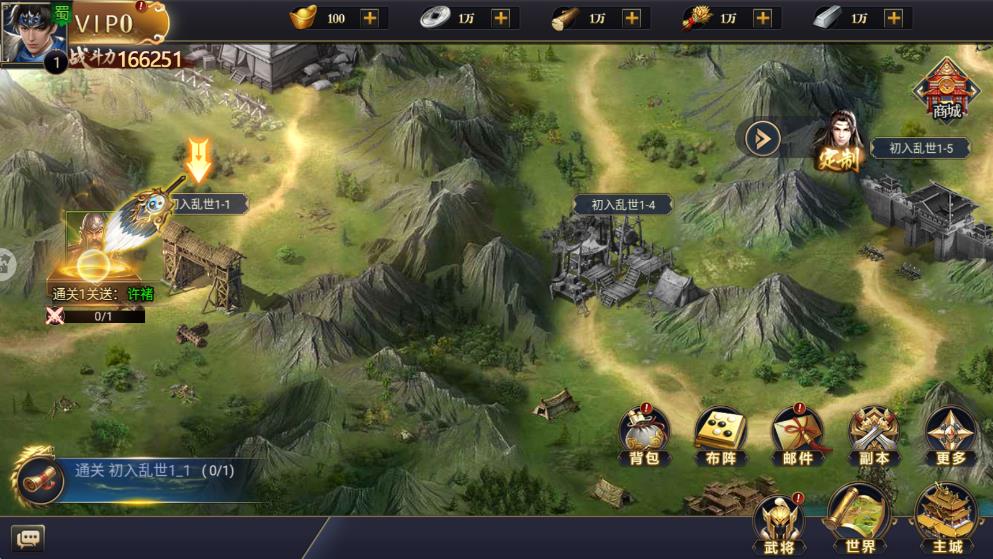Open the player avatar profile

30,32
